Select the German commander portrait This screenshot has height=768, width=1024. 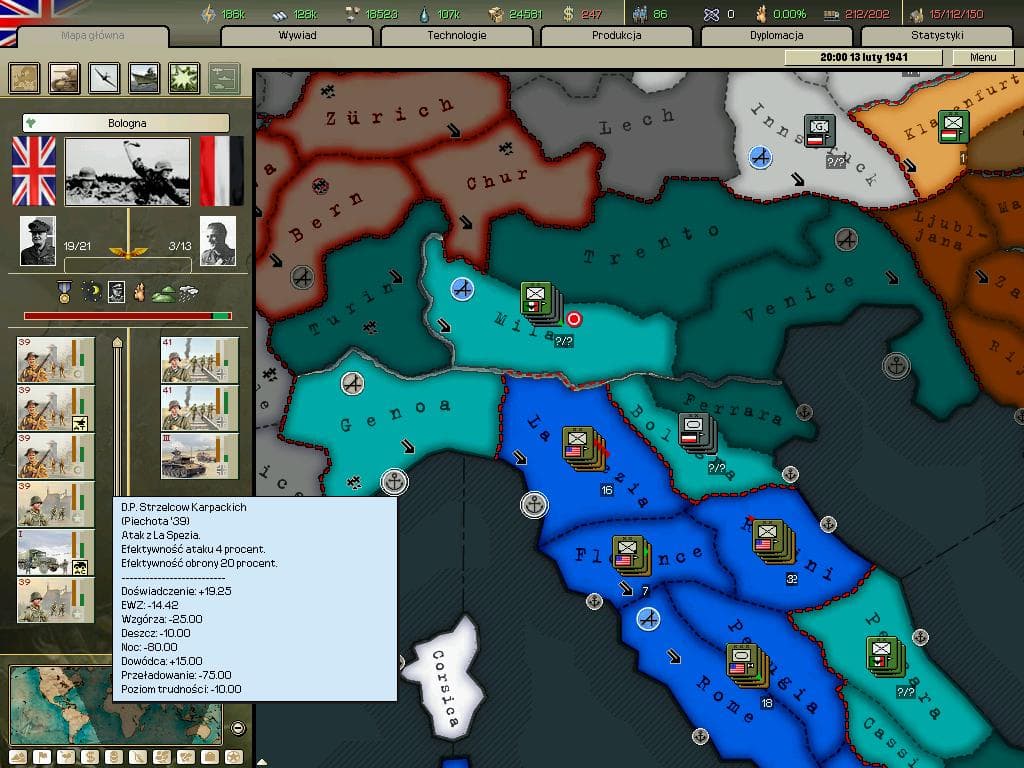tap(217, 241)
